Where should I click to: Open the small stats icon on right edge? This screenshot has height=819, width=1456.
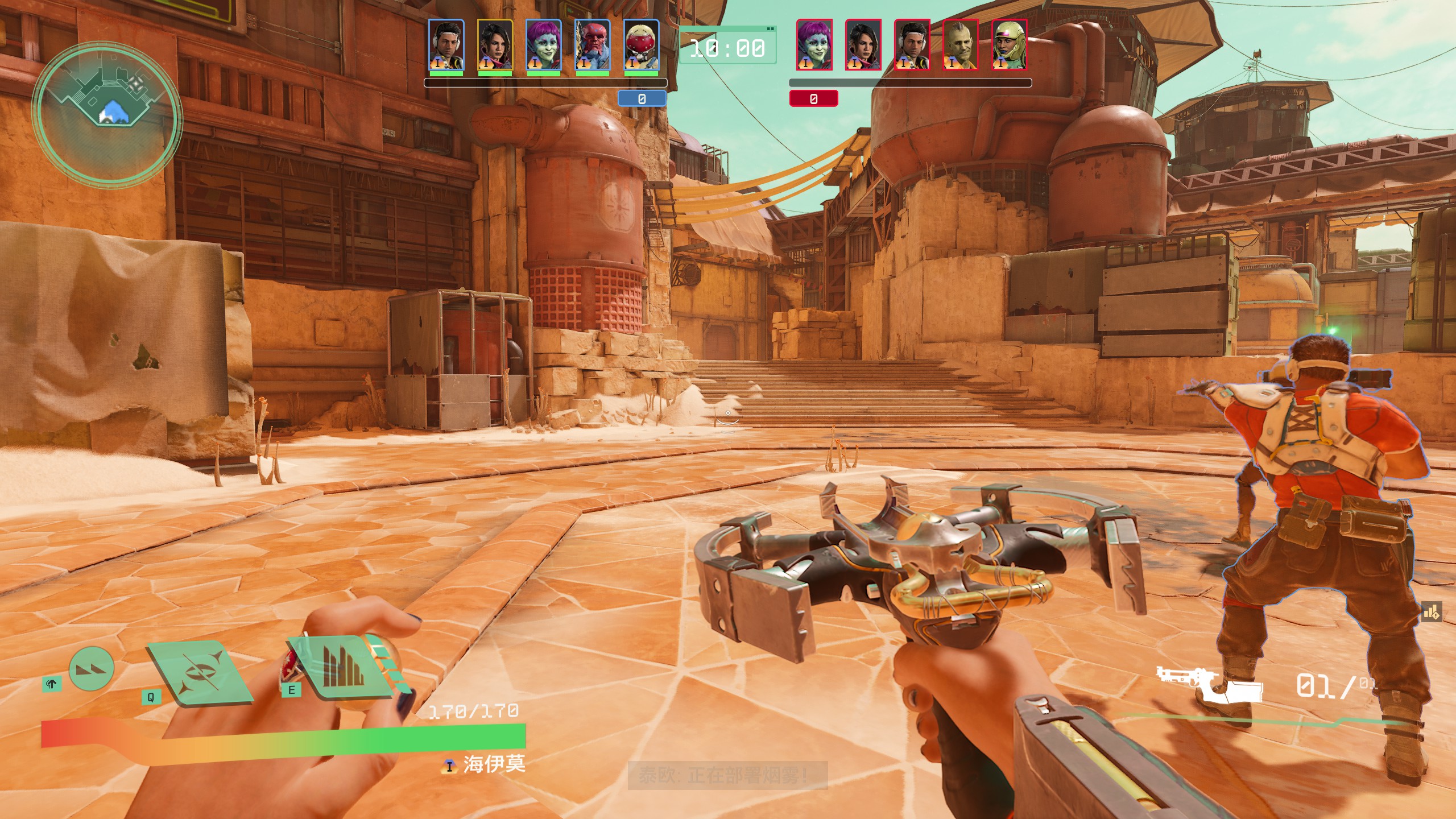click(1431, 613)
